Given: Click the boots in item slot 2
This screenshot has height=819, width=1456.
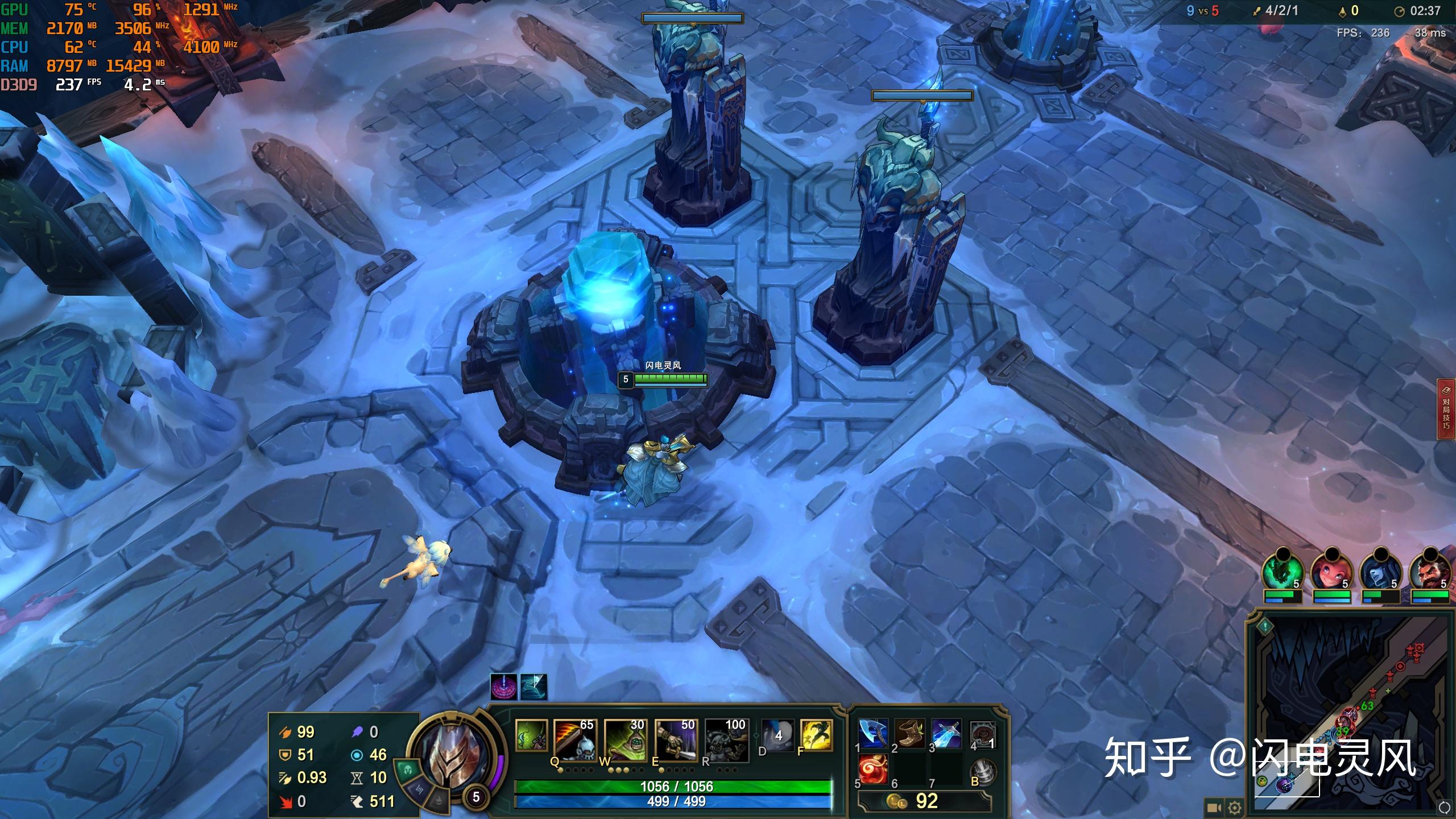Looking at the screenshot, I should (909, 734).
